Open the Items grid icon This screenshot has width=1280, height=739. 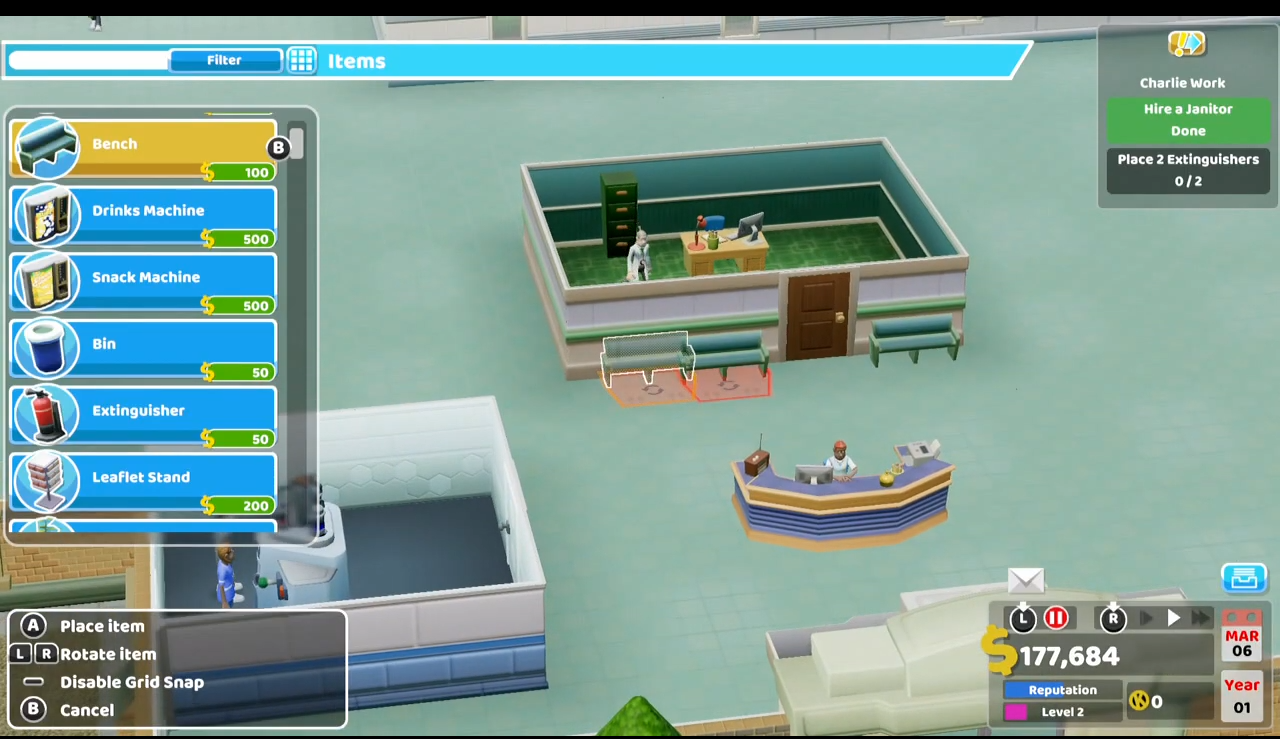[302, 61]
